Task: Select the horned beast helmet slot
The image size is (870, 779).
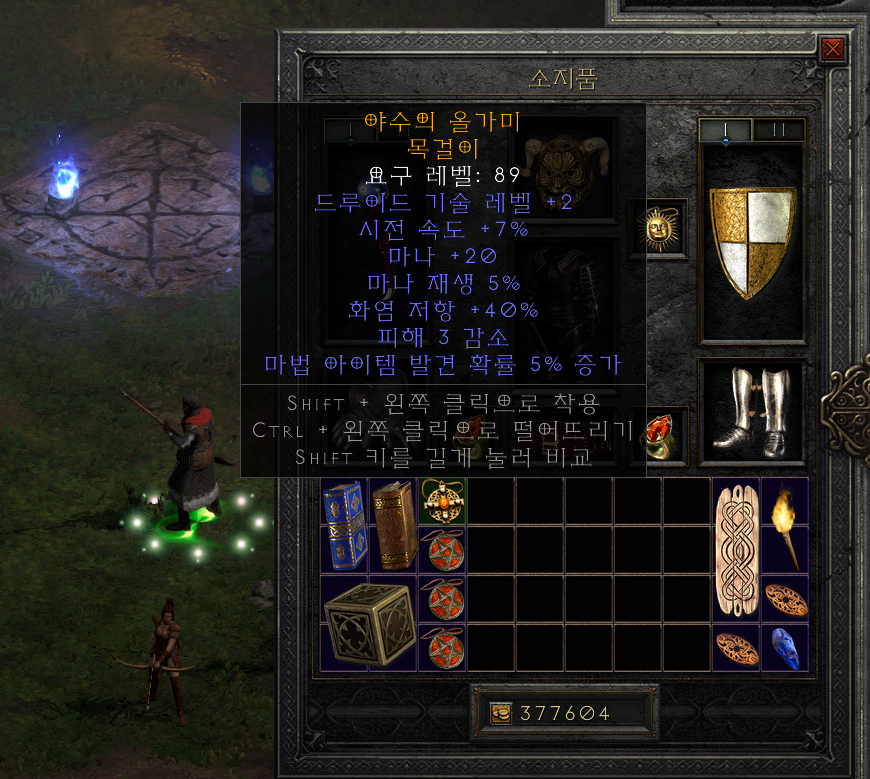Action: 567,172
